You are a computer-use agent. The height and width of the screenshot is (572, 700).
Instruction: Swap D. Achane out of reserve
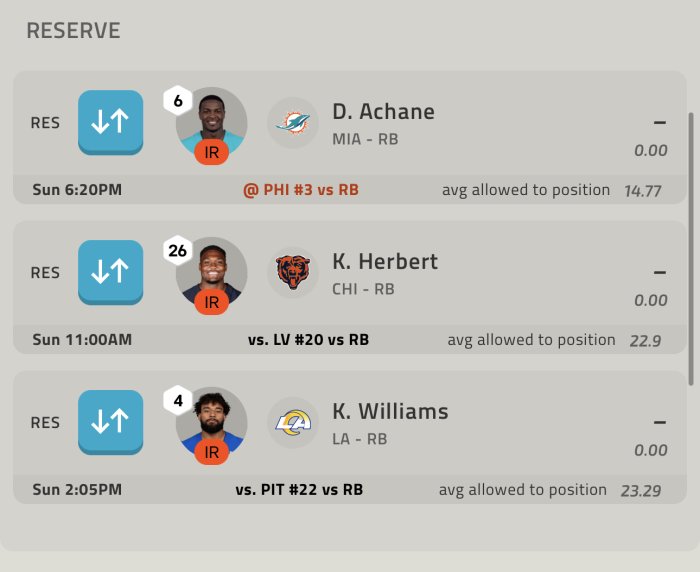(x=110, y=123)
